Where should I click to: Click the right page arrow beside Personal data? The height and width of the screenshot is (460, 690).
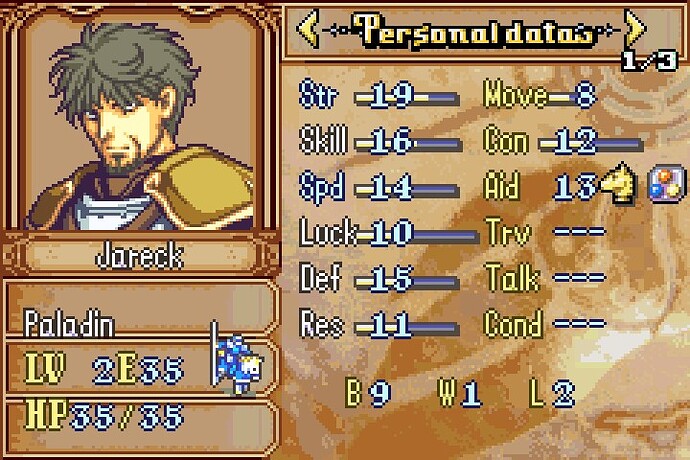pyautogui.click(x=633, y=32)
